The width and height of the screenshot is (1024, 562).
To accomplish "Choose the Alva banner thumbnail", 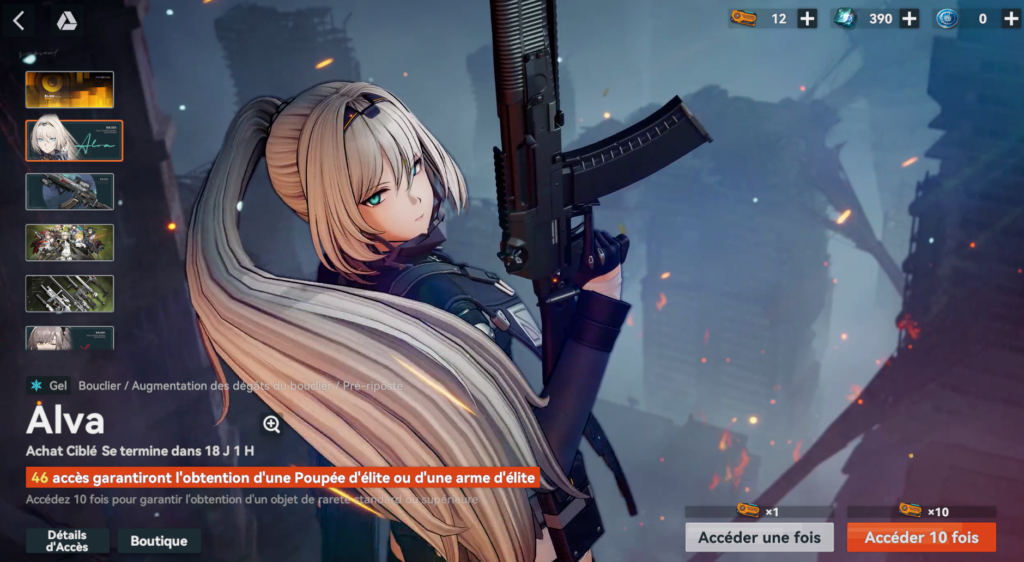I will tap(74, 140).
